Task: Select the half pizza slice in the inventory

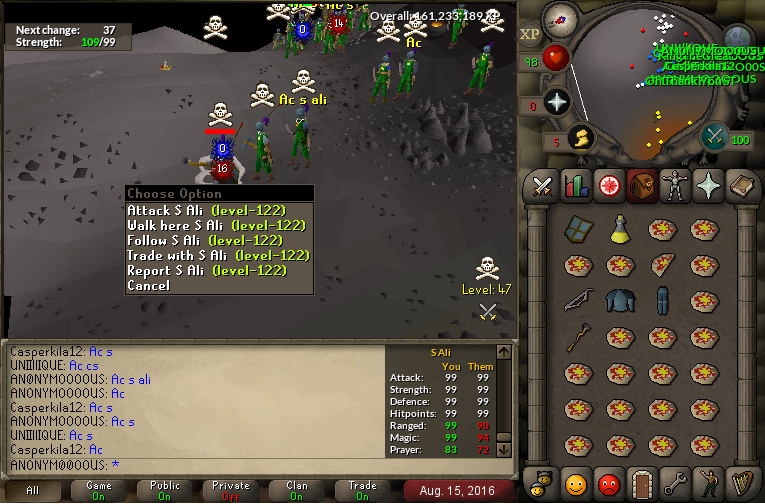Action: [662, 264]
